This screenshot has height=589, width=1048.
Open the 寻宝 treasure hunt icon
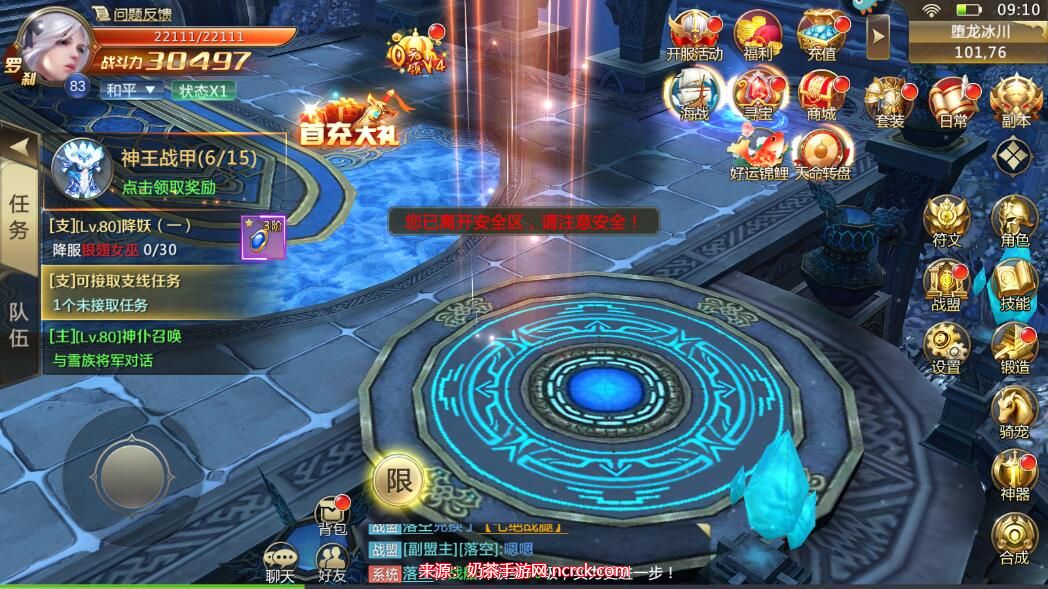(757, 94)
